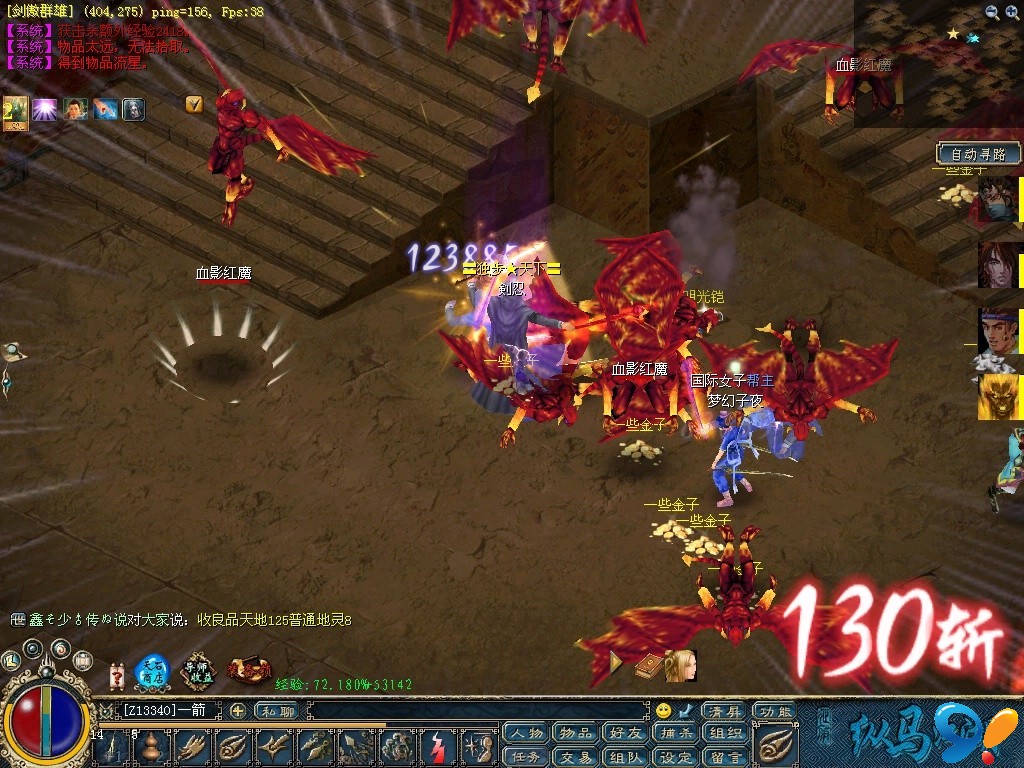Open the 人物 character panel

pyautogui.click(x=526, y=733)
